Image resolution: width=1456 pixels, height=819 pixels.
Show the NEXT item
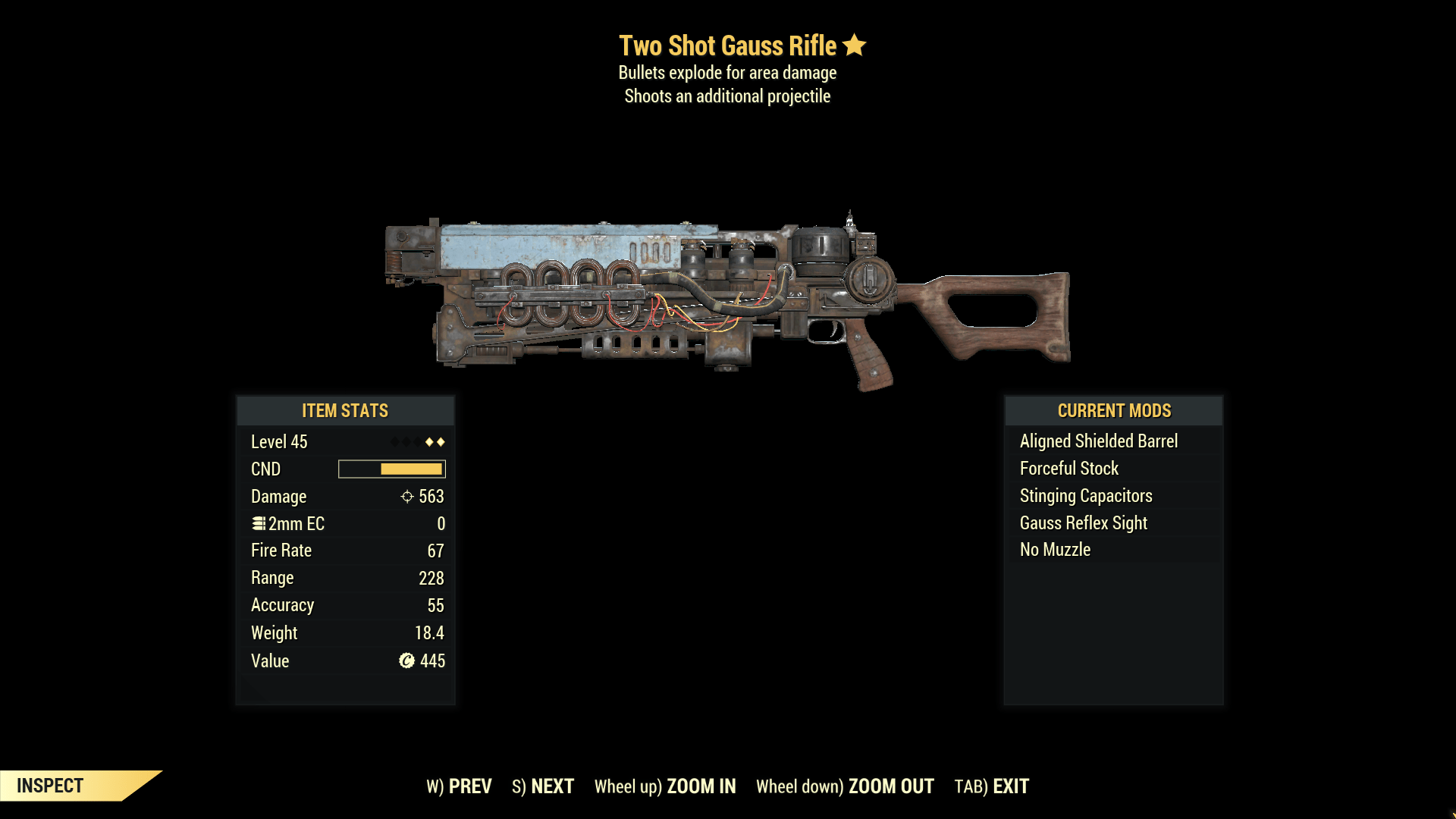[543, 786]
